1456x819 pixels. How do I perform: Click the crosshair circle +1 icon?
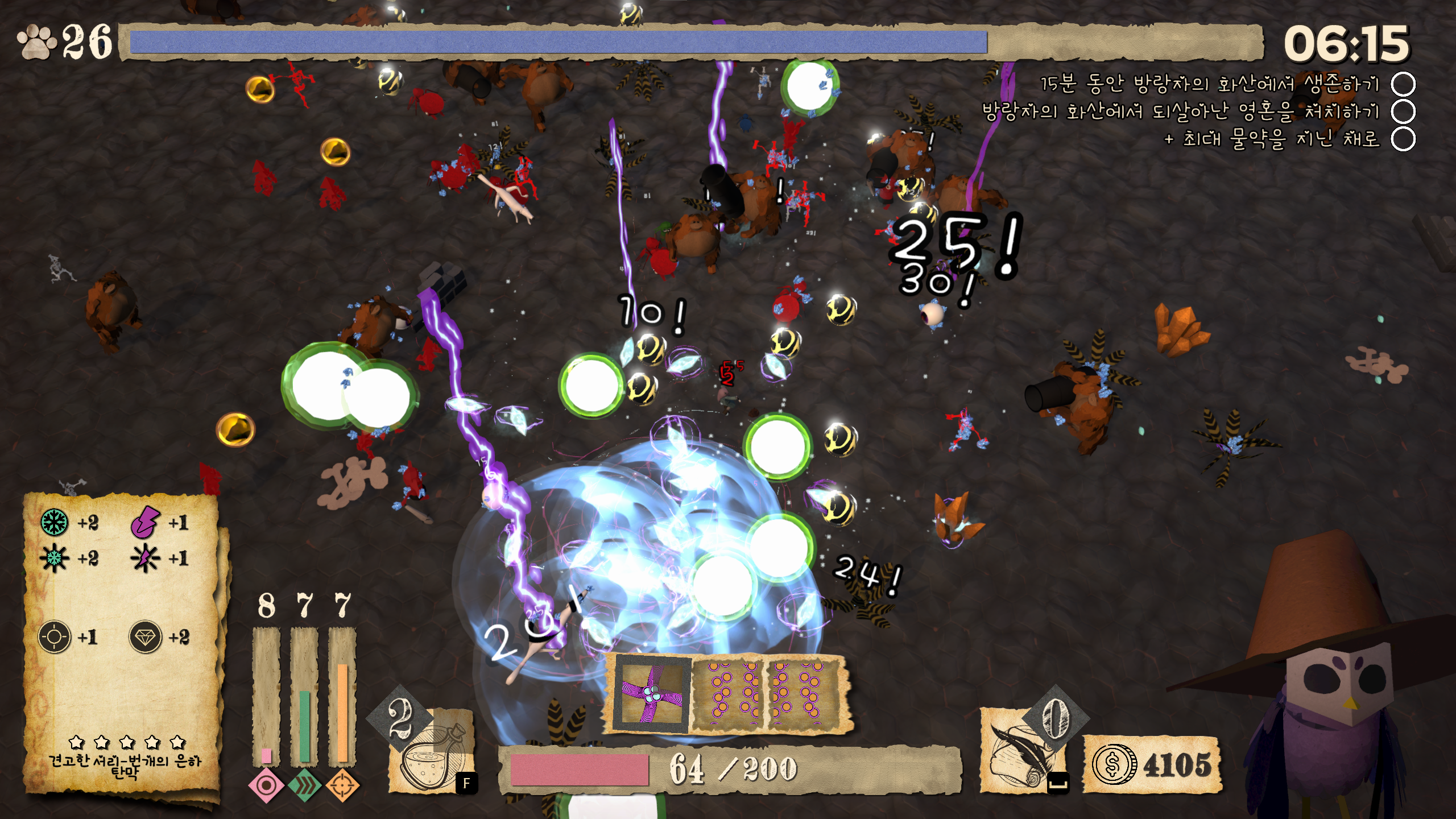[55, 636]
